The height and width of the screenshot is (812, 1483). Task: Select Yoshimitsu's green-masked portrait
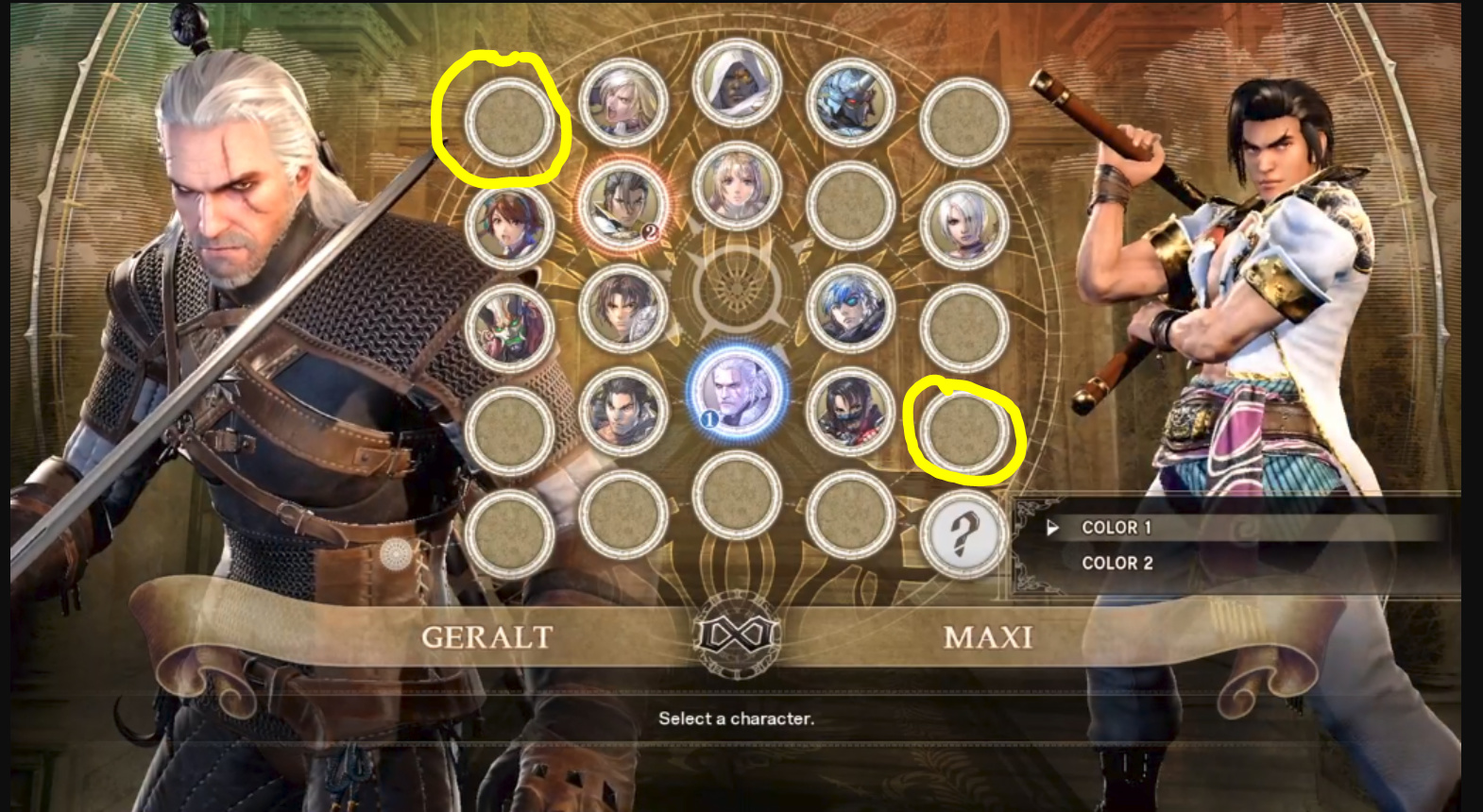coord(509,328)
